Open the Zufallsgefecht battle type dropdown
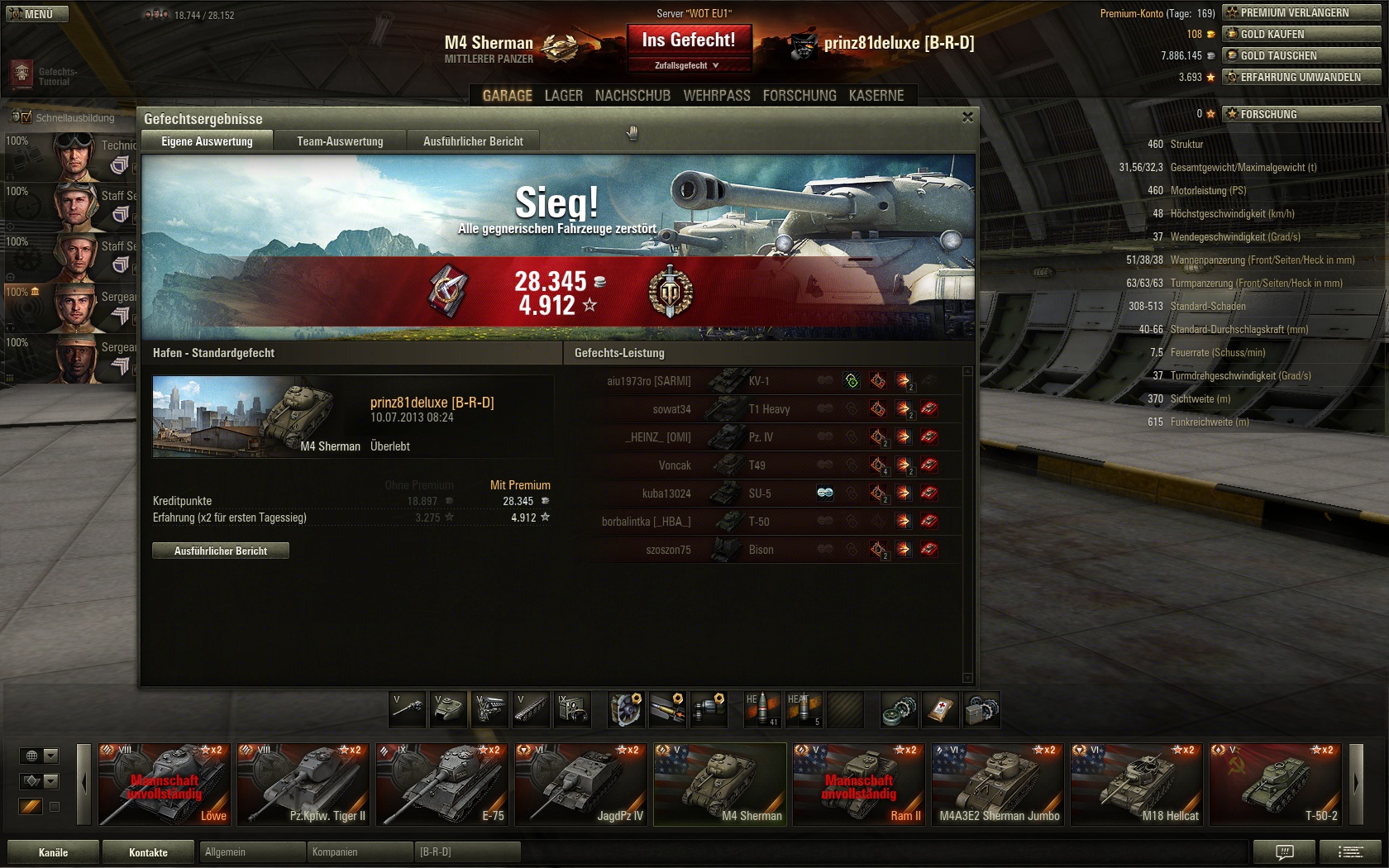Screen dimensions: 1389x868 click(x=688, y=65)
